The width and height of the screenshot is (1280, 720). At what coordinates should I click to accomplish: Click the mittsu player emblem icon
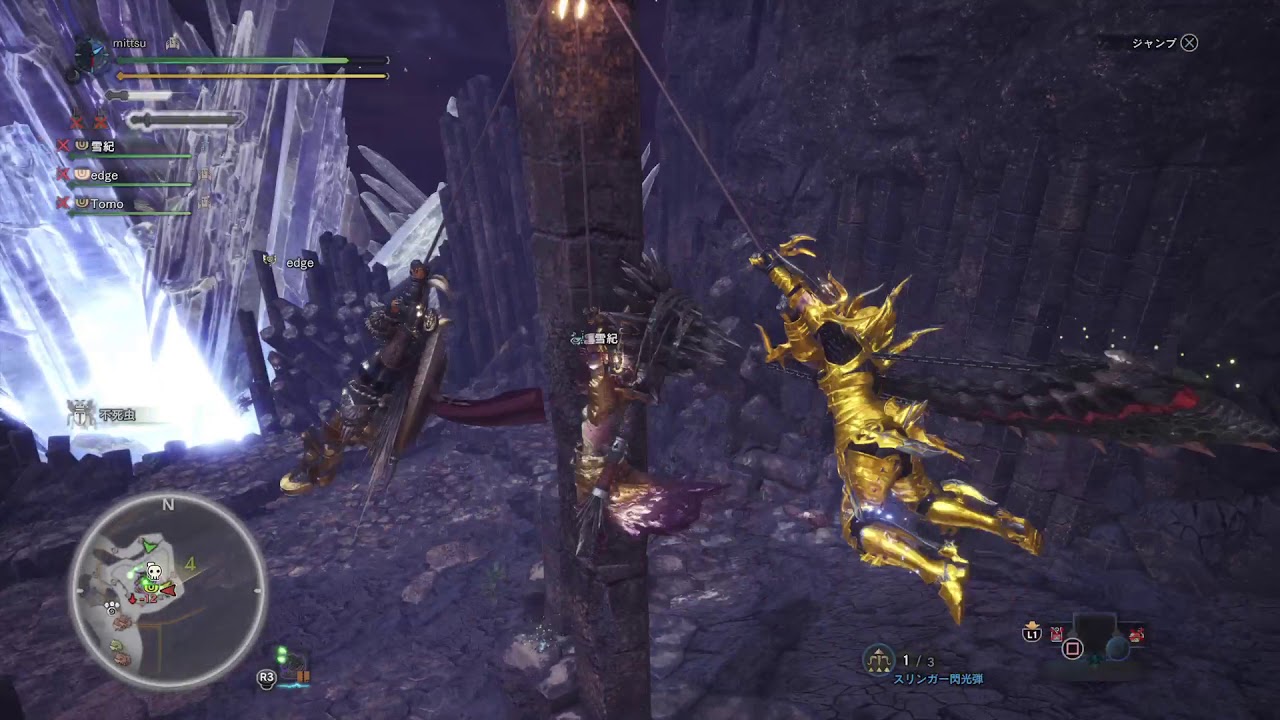click(92, 50)
